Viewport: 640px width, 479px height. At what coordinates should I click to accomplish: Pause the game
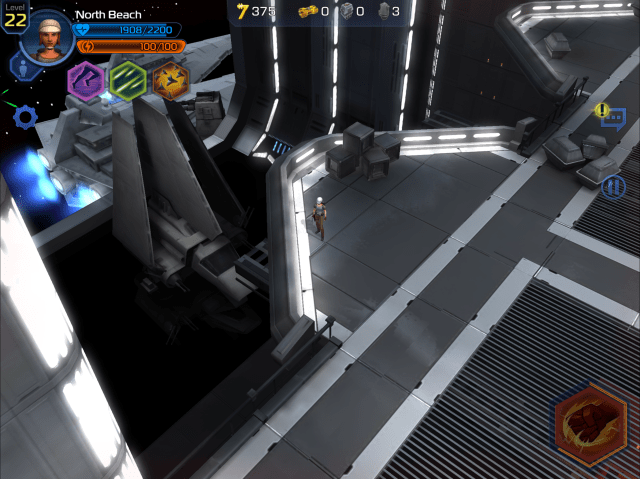(x=613, y=186)
